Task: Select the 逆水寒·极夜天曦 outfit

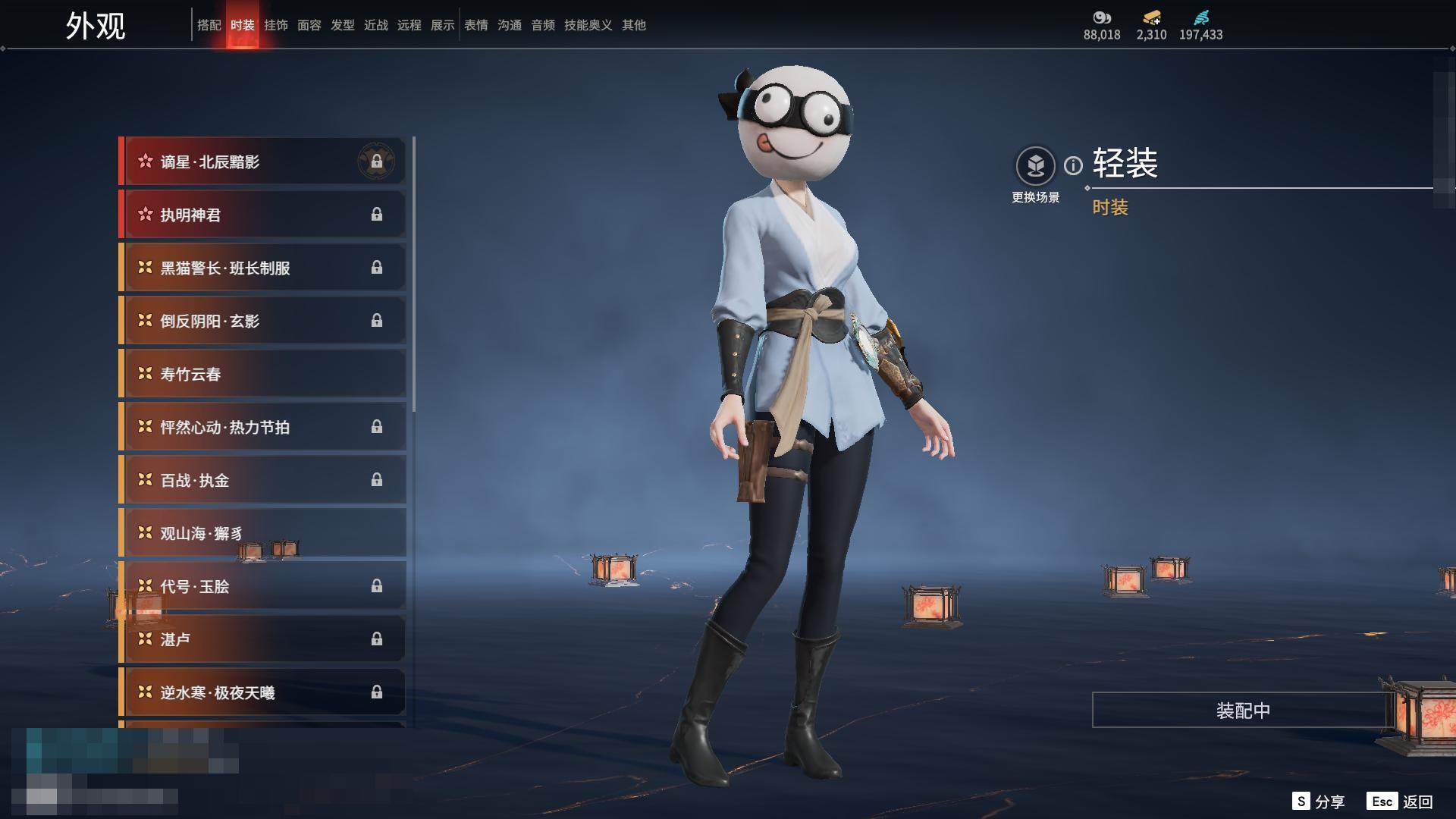Action: click(262, 692)
